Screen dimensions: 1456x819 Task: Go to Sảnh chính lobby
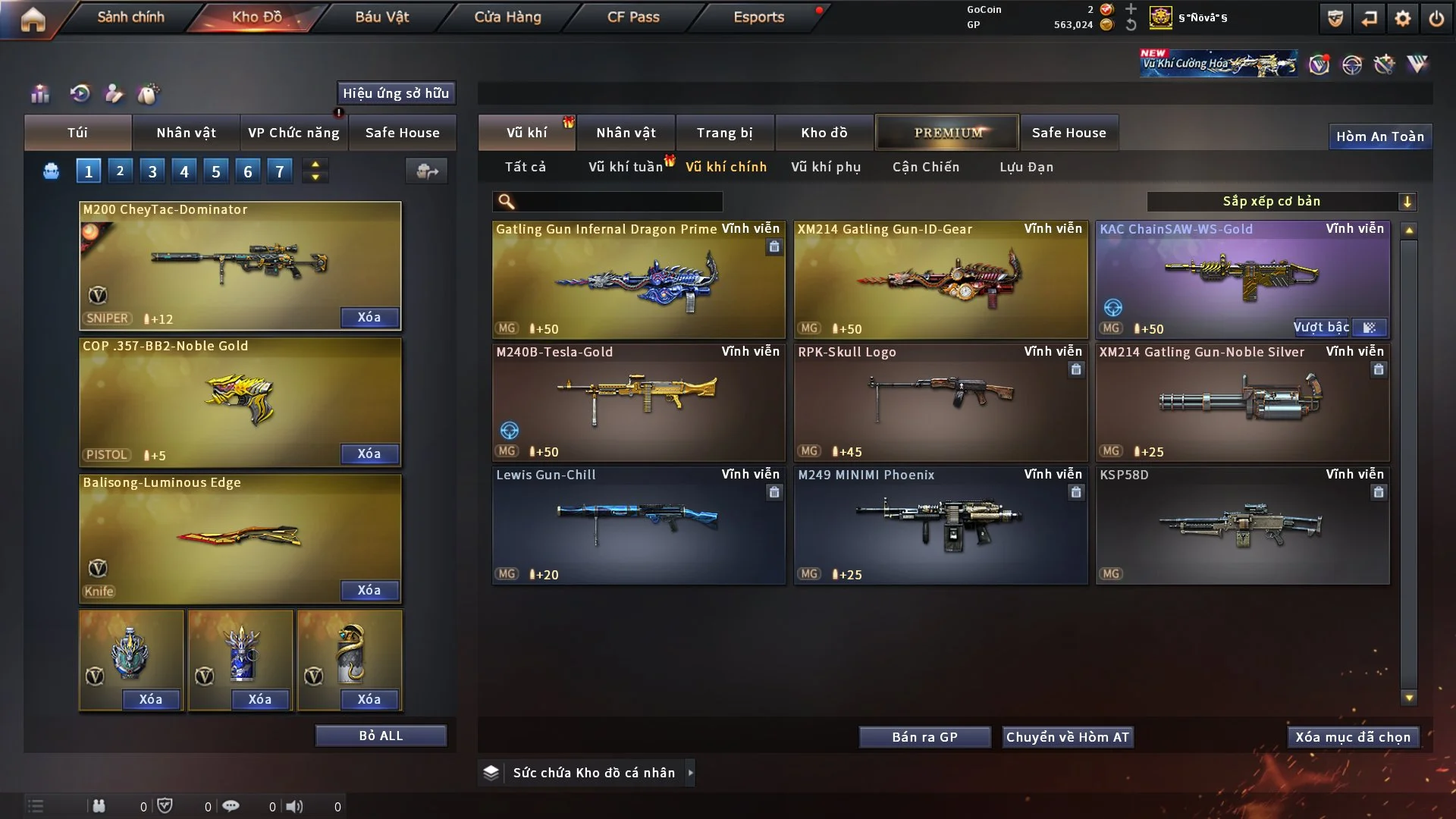pyautogui.click(x=130, y=17)
